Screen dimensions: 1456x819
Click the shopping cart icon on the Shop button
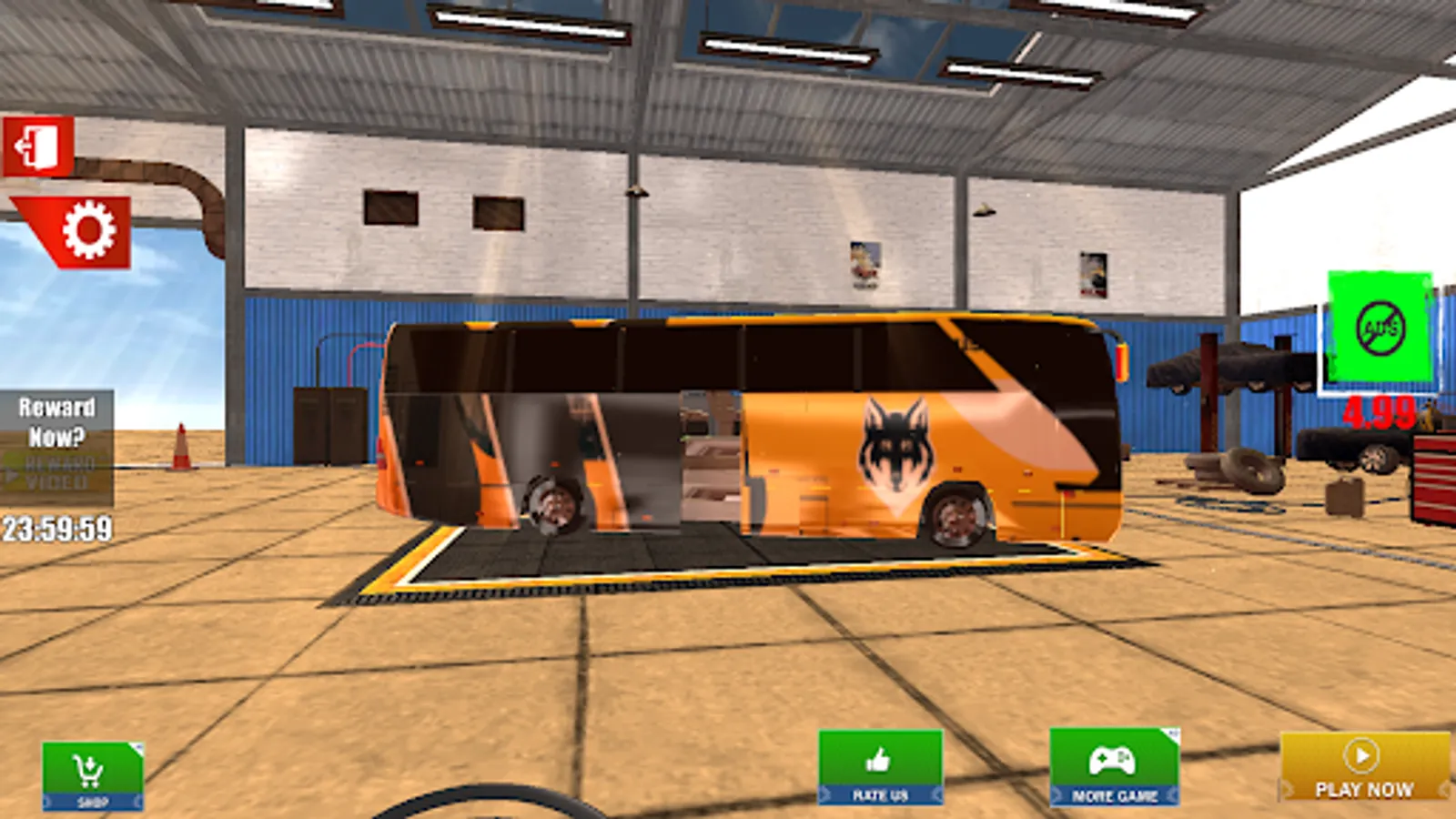(86, 769)
